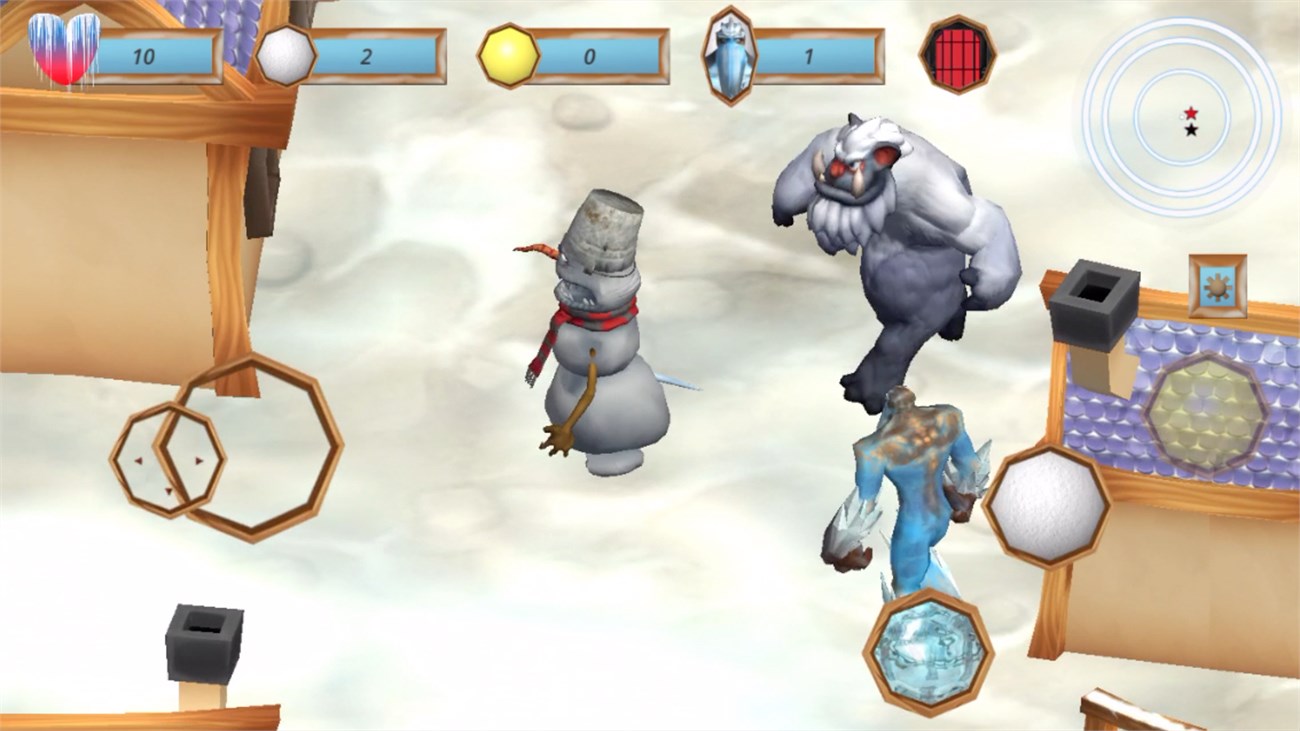Select the red star on the minimap
Screen dimensions: 1300x731
point(1190,113)
